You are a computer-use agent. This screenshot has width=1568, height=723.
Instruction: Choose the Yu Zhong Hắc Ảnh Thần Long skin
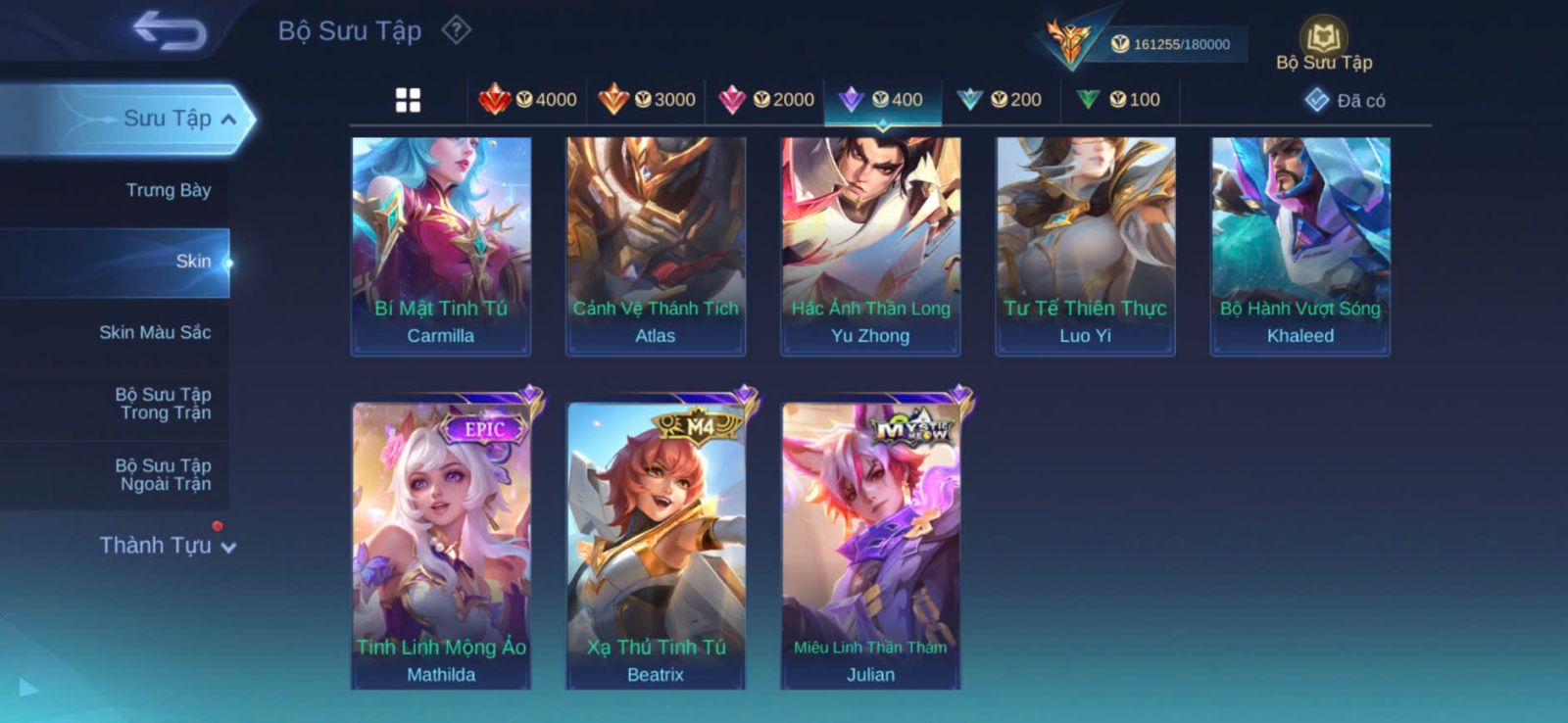point(870,245)
